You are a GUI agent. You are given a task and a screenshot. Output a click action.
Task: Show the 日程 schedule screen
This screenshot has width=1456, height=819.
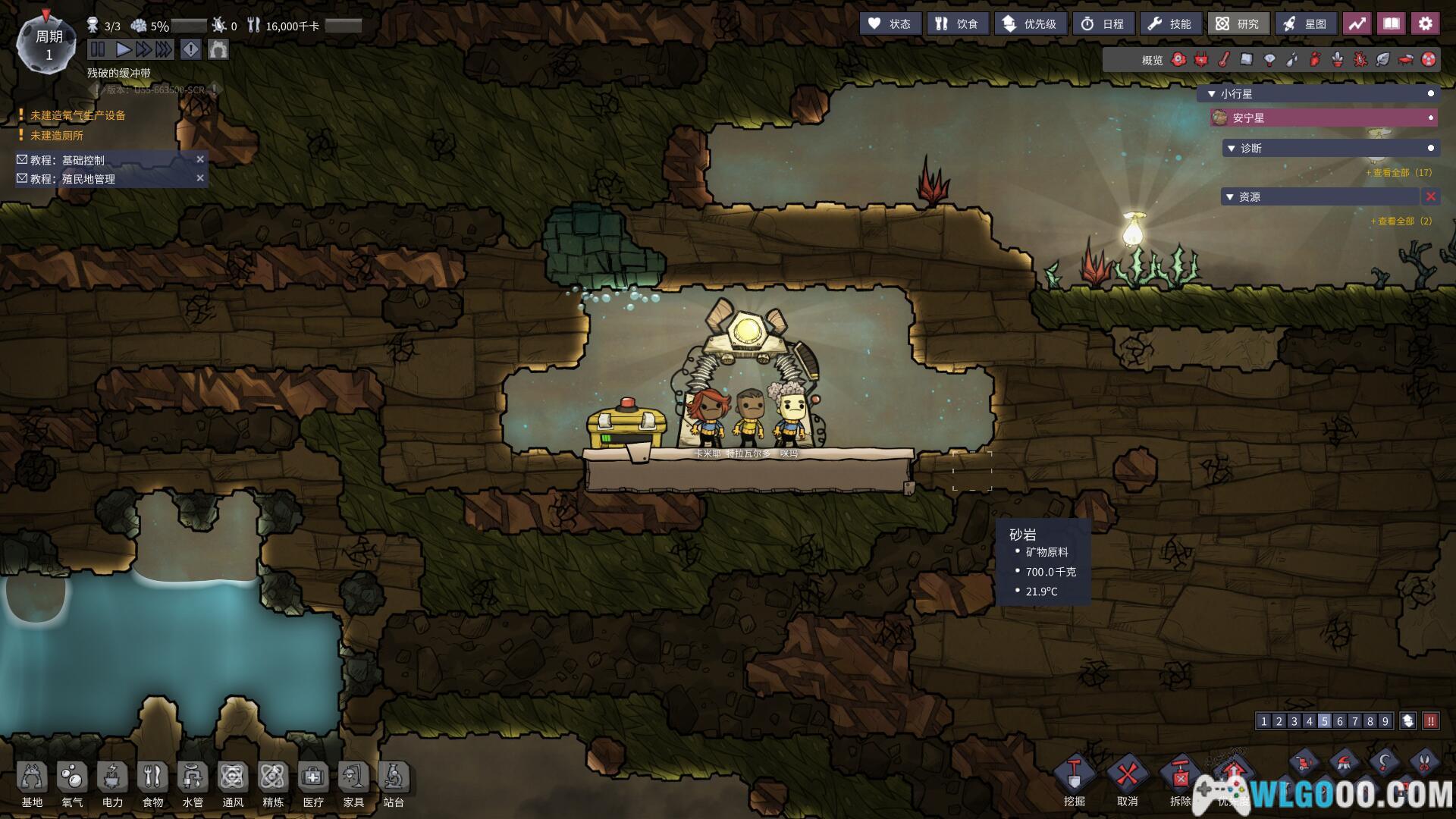(x=1103, y=24)
